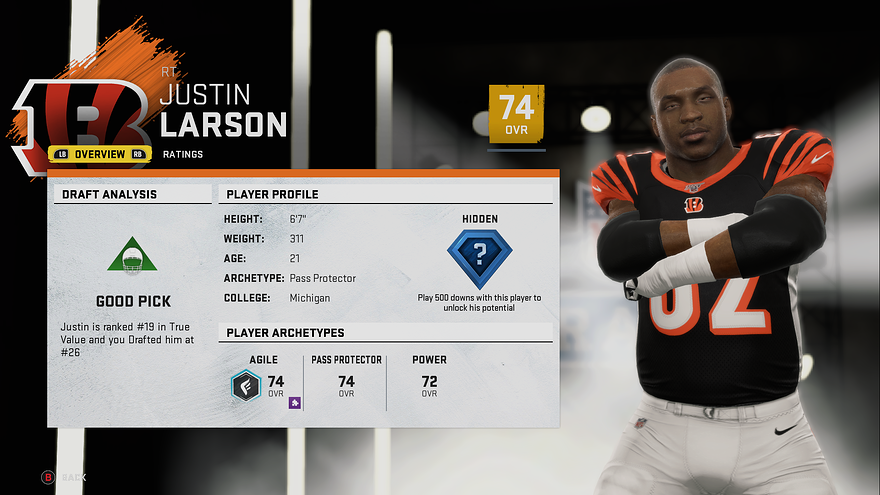Switch to the Ratings tab
Screen dimensions: 880x495
tap(183, 154)
